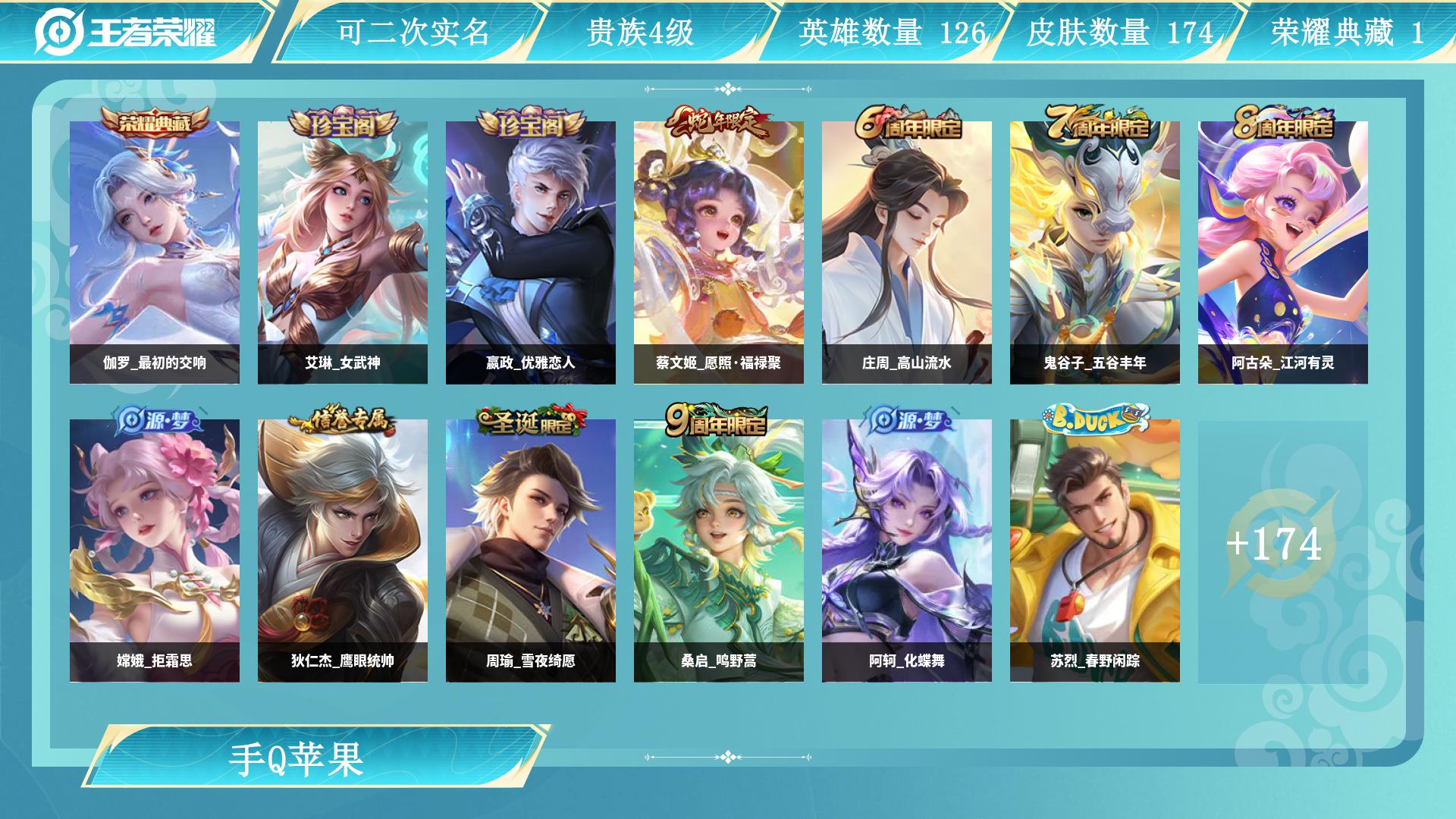
Task: Click the 王者荣耀 logo
Action: click(126, 32)
